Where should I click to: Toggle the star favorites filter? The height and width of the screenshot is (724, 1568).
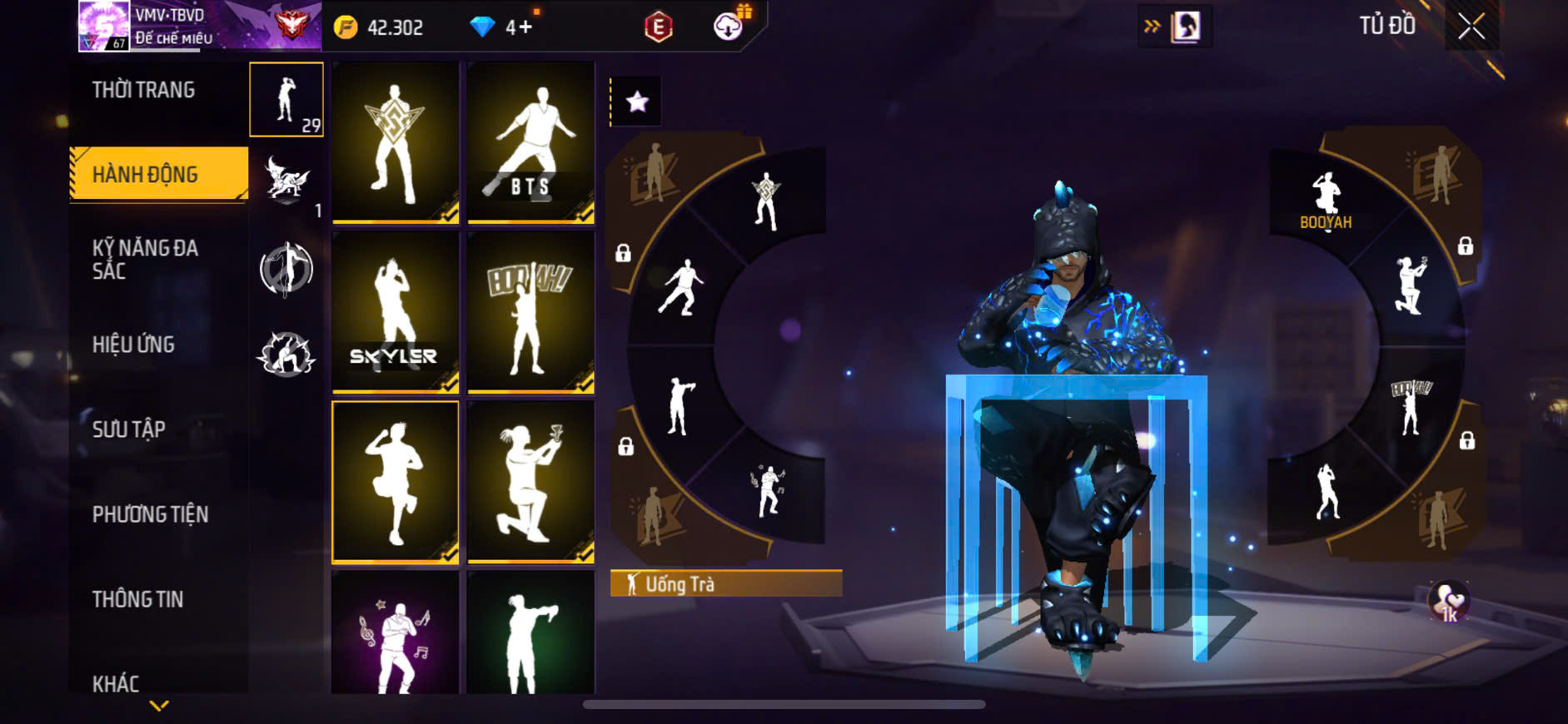(x=637, y=102)
